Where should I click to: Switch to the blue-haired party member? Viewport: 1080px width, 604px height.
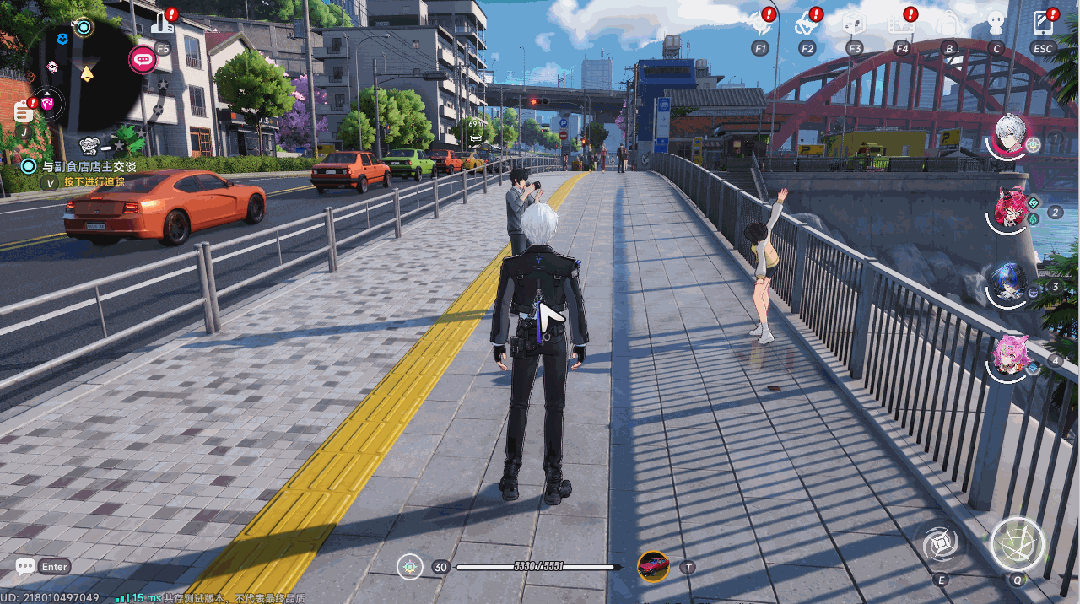1008,283
